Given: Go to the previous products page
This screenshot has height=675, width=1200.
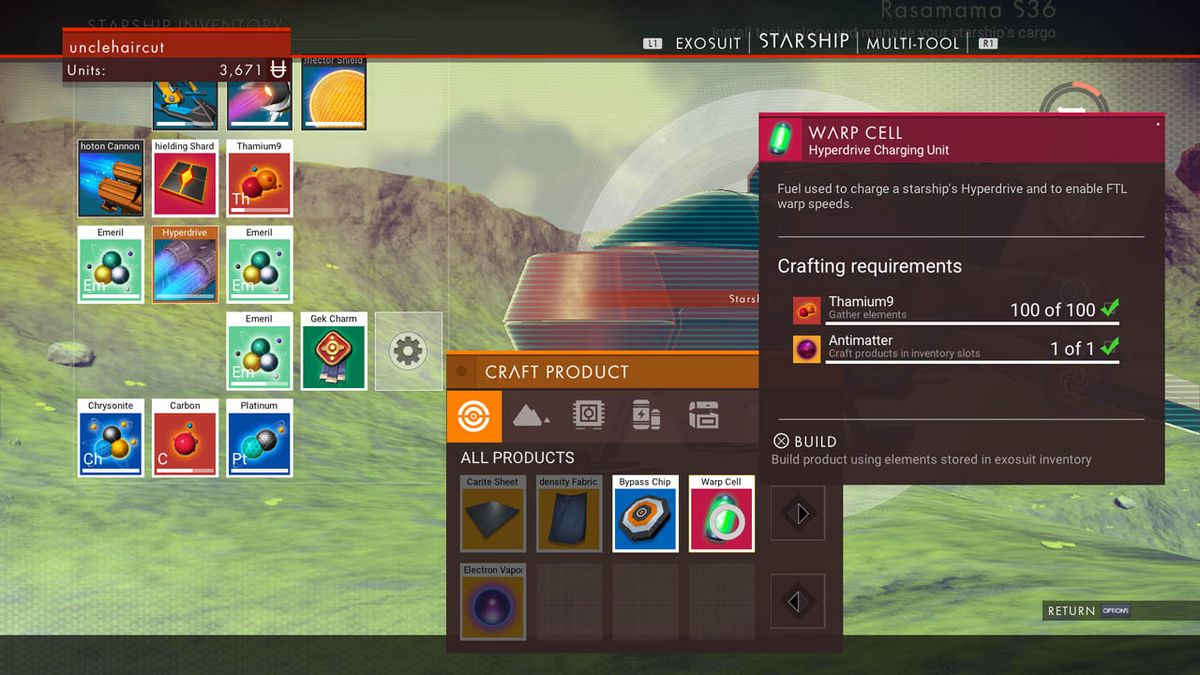Looking at the screenshot, I should click(x=798, y=601).
